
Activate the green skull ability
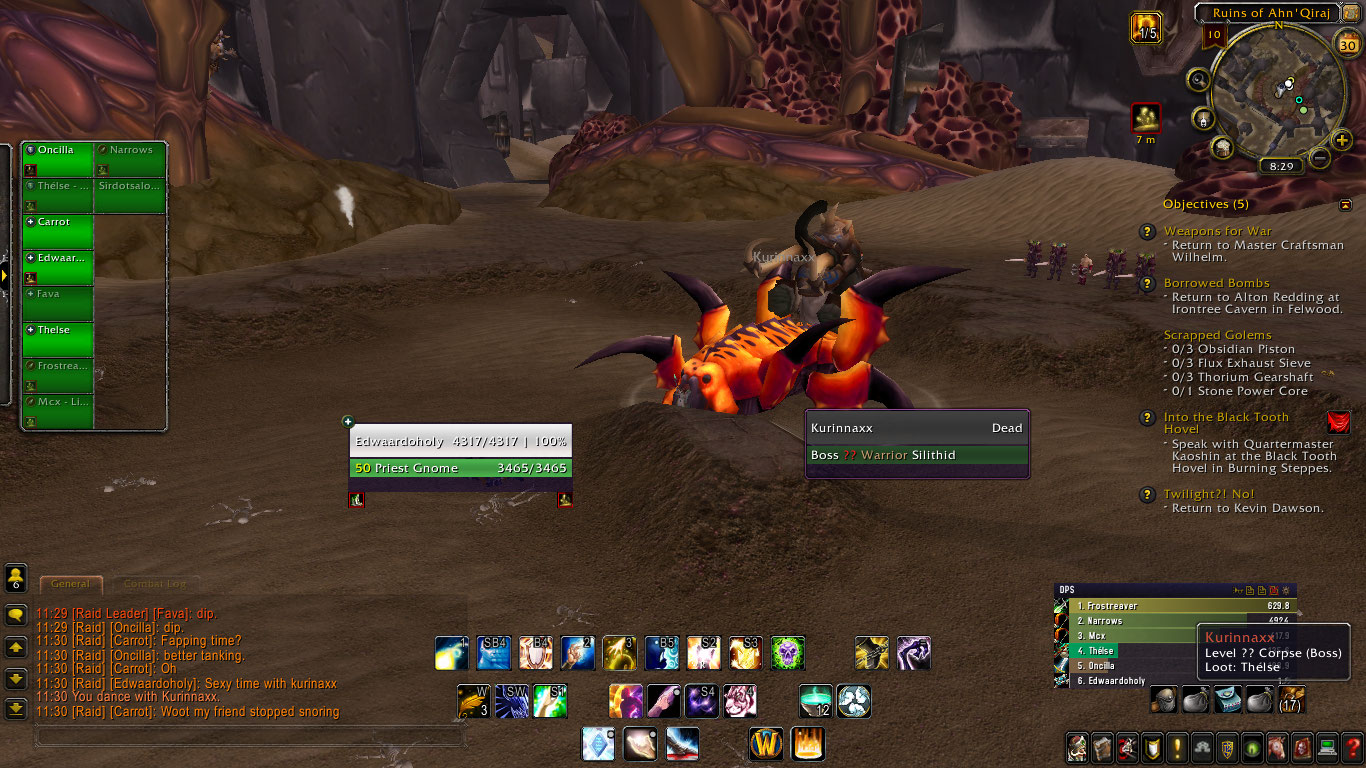[x=787, y=653]
